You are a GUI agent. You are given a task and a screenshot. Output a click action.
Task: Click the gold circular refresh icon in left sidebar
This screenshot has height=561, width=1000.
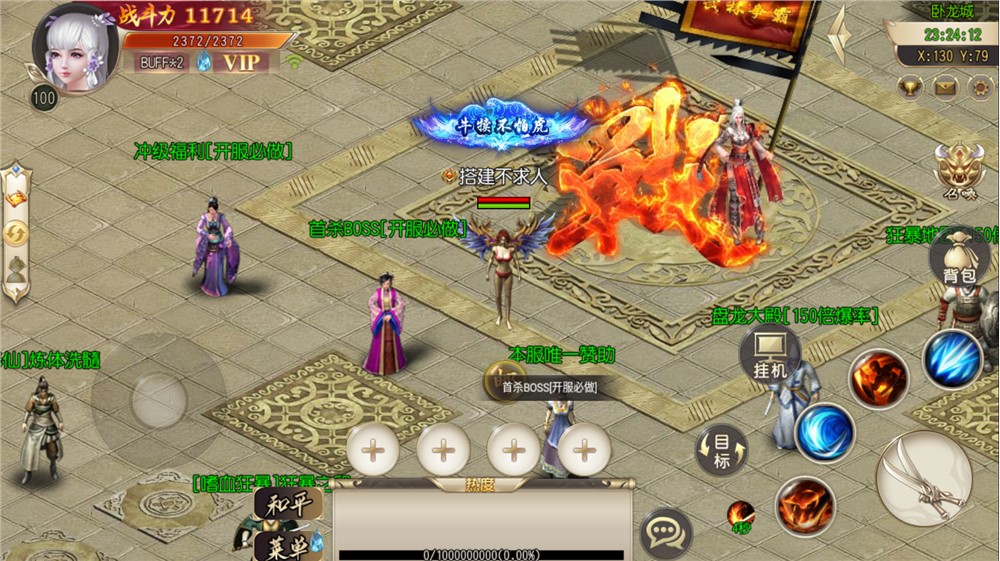coord(16,234)
